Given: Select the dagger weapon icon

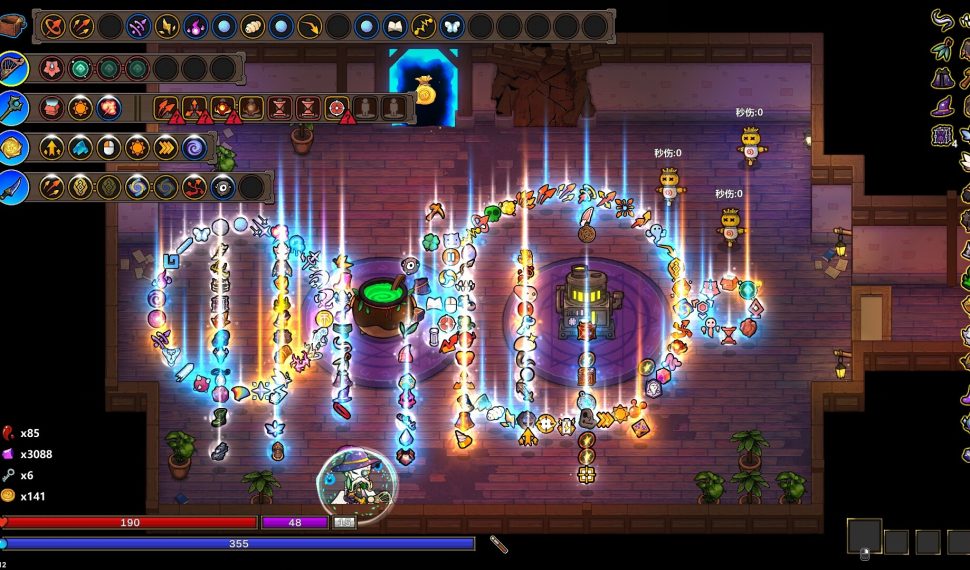Looking at the screenshot, I should click(13, 186).
